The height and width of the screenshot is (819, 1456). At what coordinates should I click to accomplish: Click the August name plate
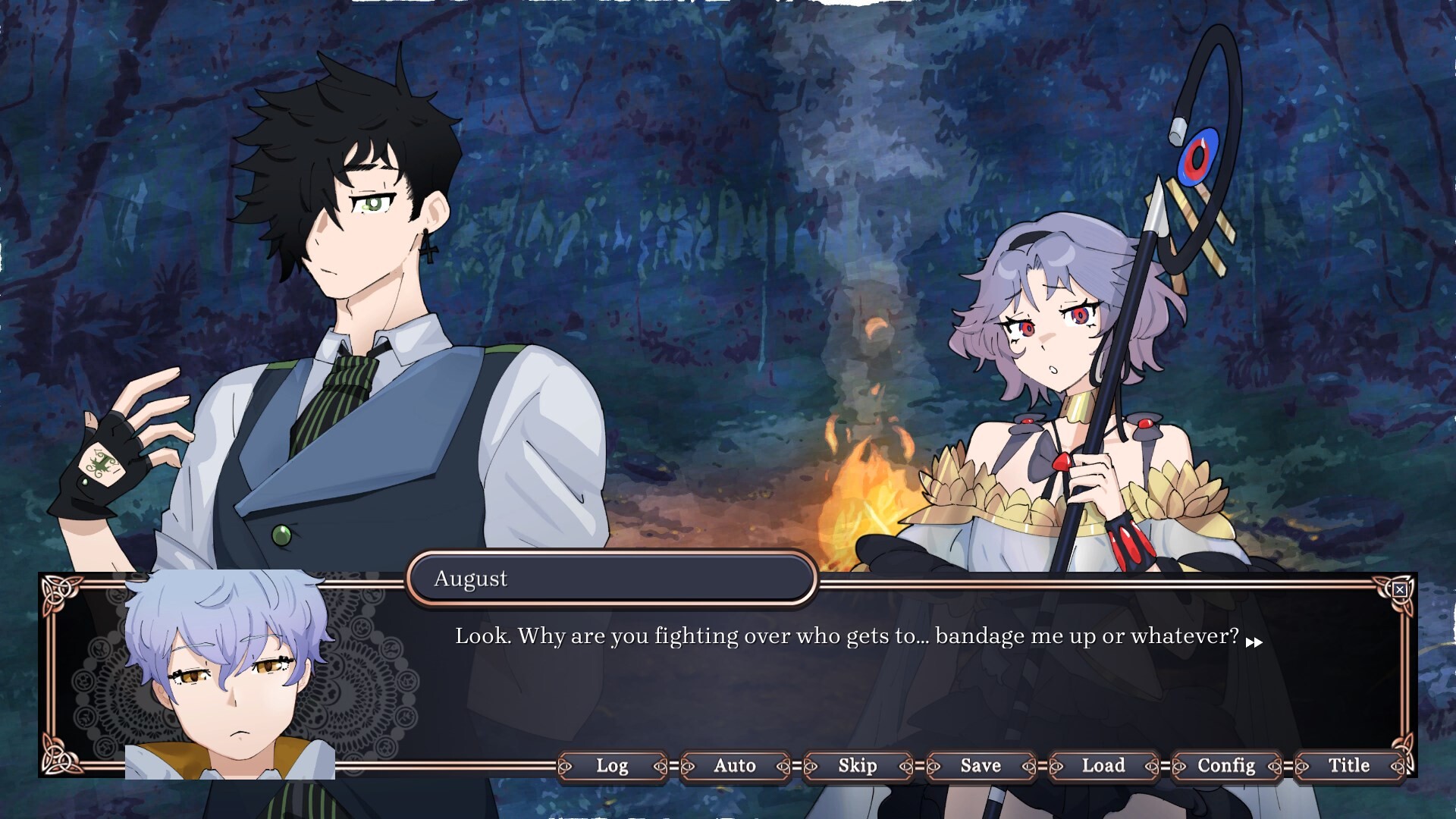pyautogui.click(x=610, y=579)
